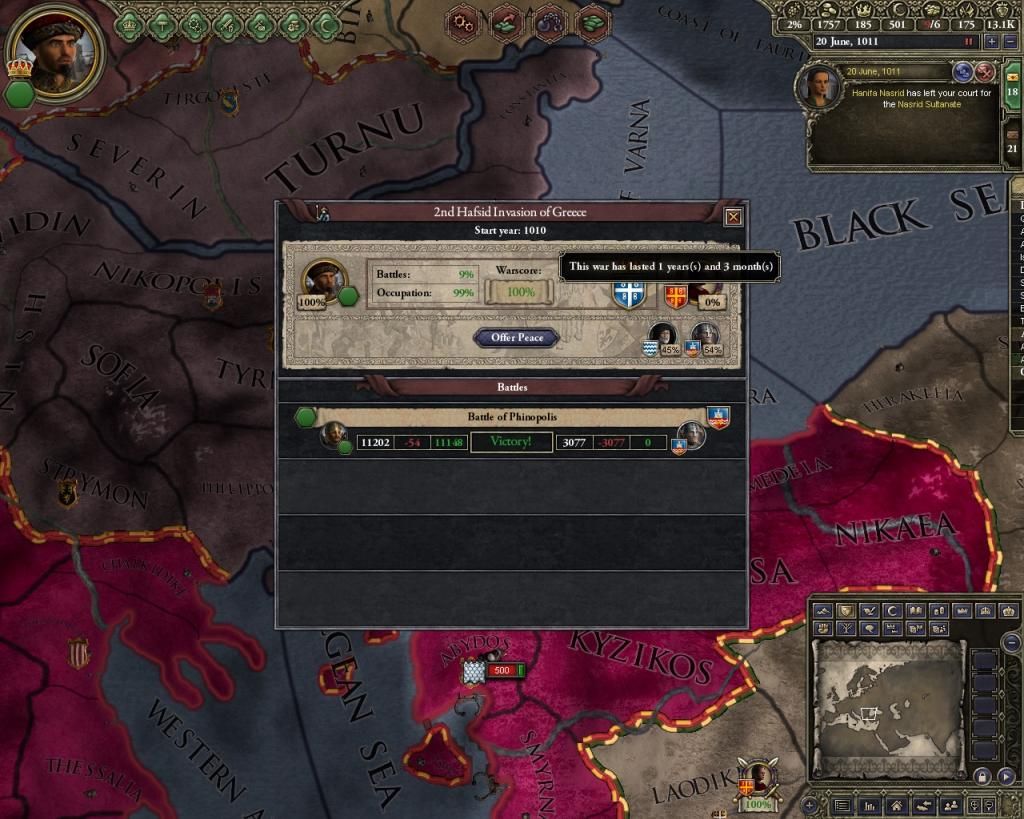Click the blue button on the Hanifa notification

(x=964, y=72)
